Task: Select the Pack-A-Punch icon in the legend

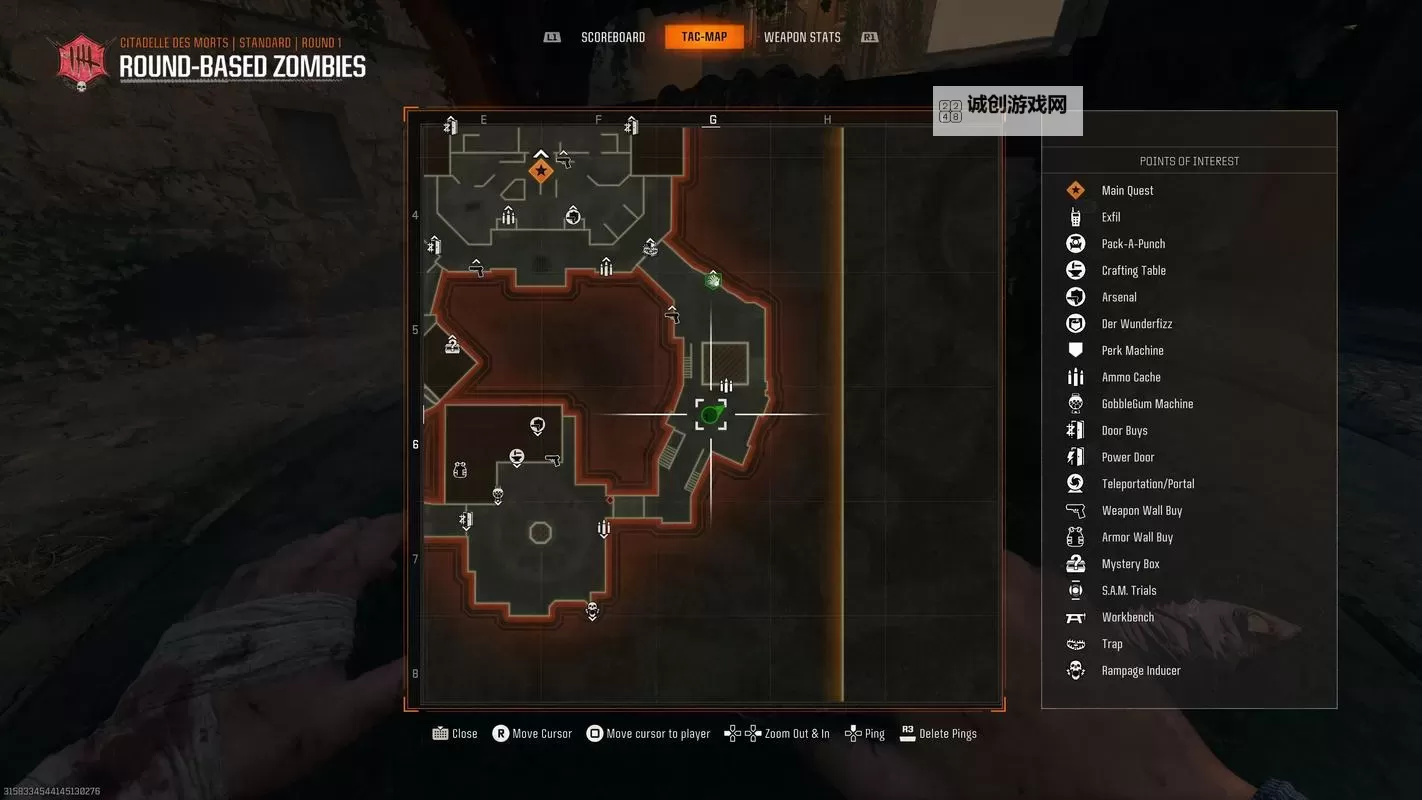Action: [x=1075, y=243]
